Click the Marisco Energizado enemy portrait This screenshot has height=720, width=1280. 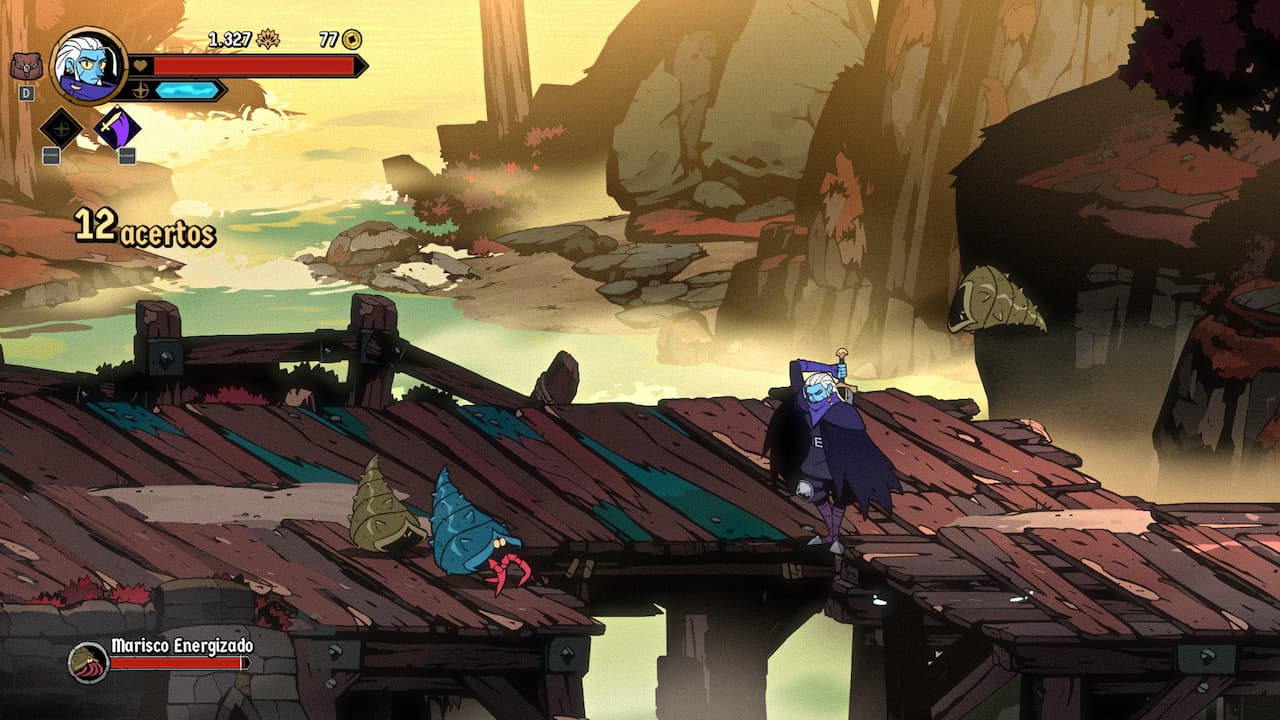[x=88, y=662]
